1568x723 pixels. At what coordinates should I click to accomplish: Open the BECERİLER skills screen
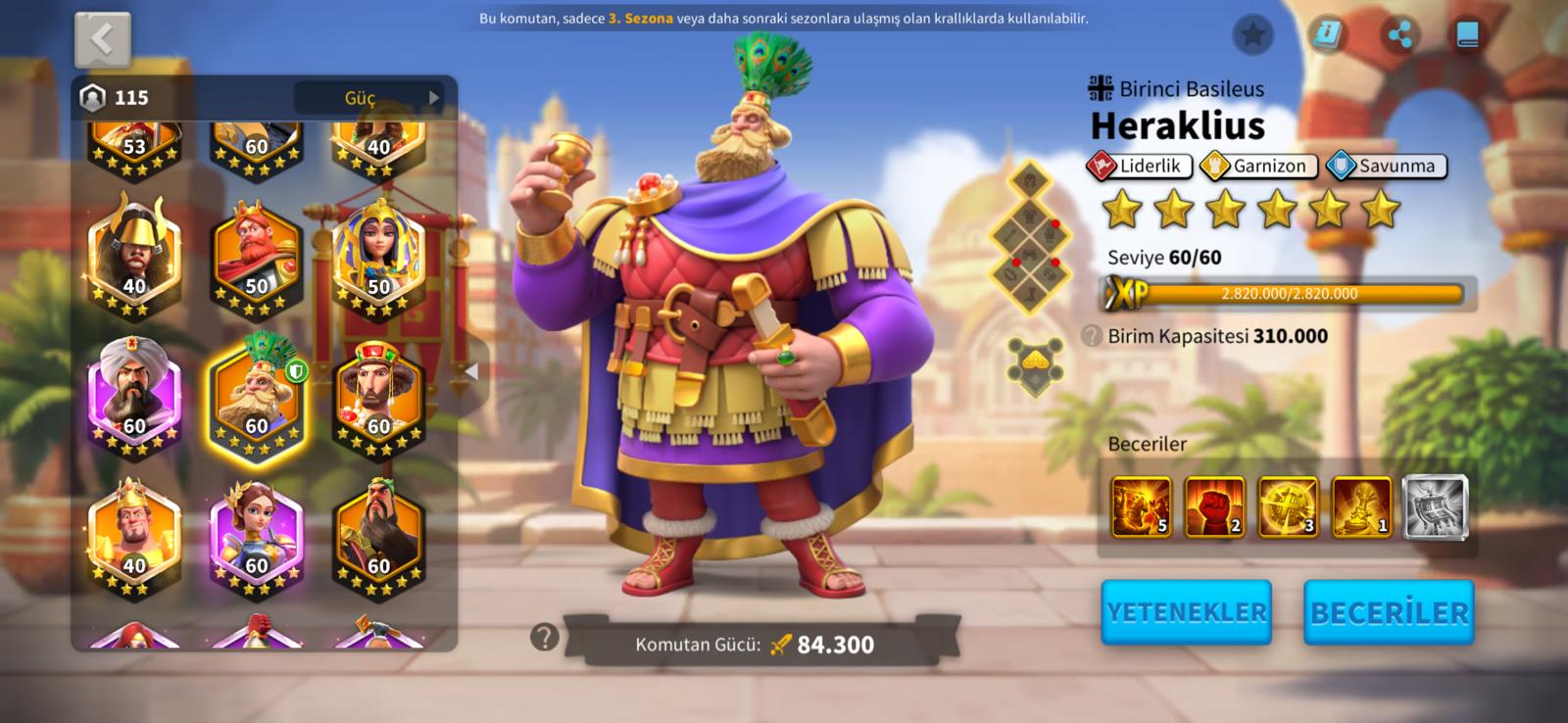[1389, 612]
